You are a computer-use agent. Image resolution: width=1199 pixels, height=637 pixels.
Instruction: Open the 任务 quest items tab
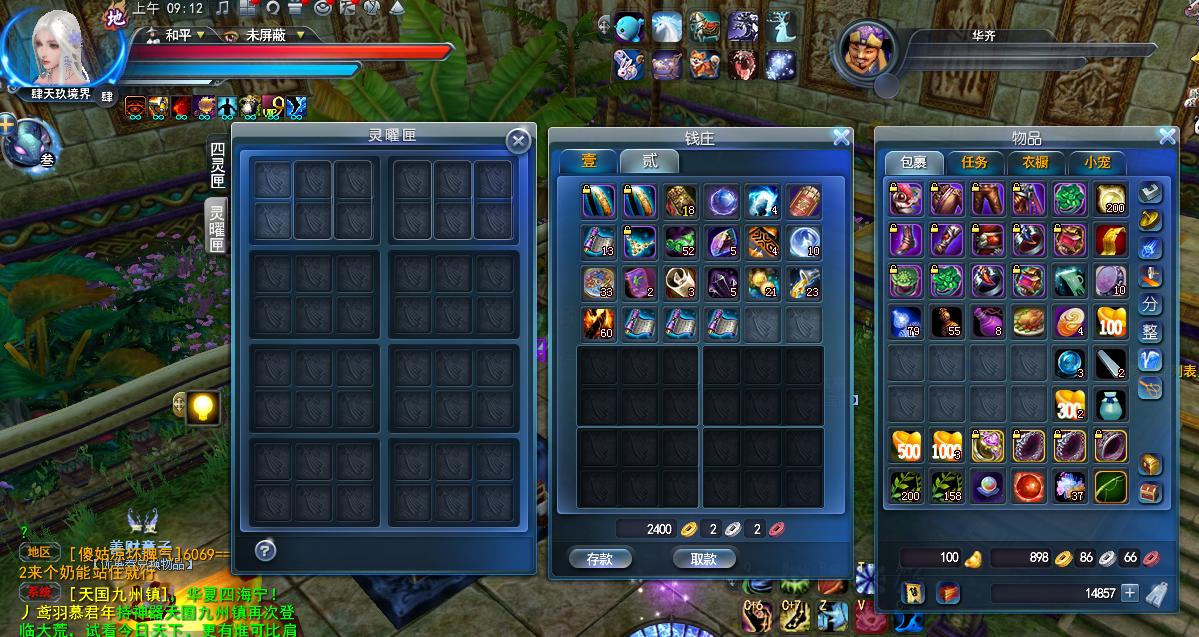coord(974,162)
